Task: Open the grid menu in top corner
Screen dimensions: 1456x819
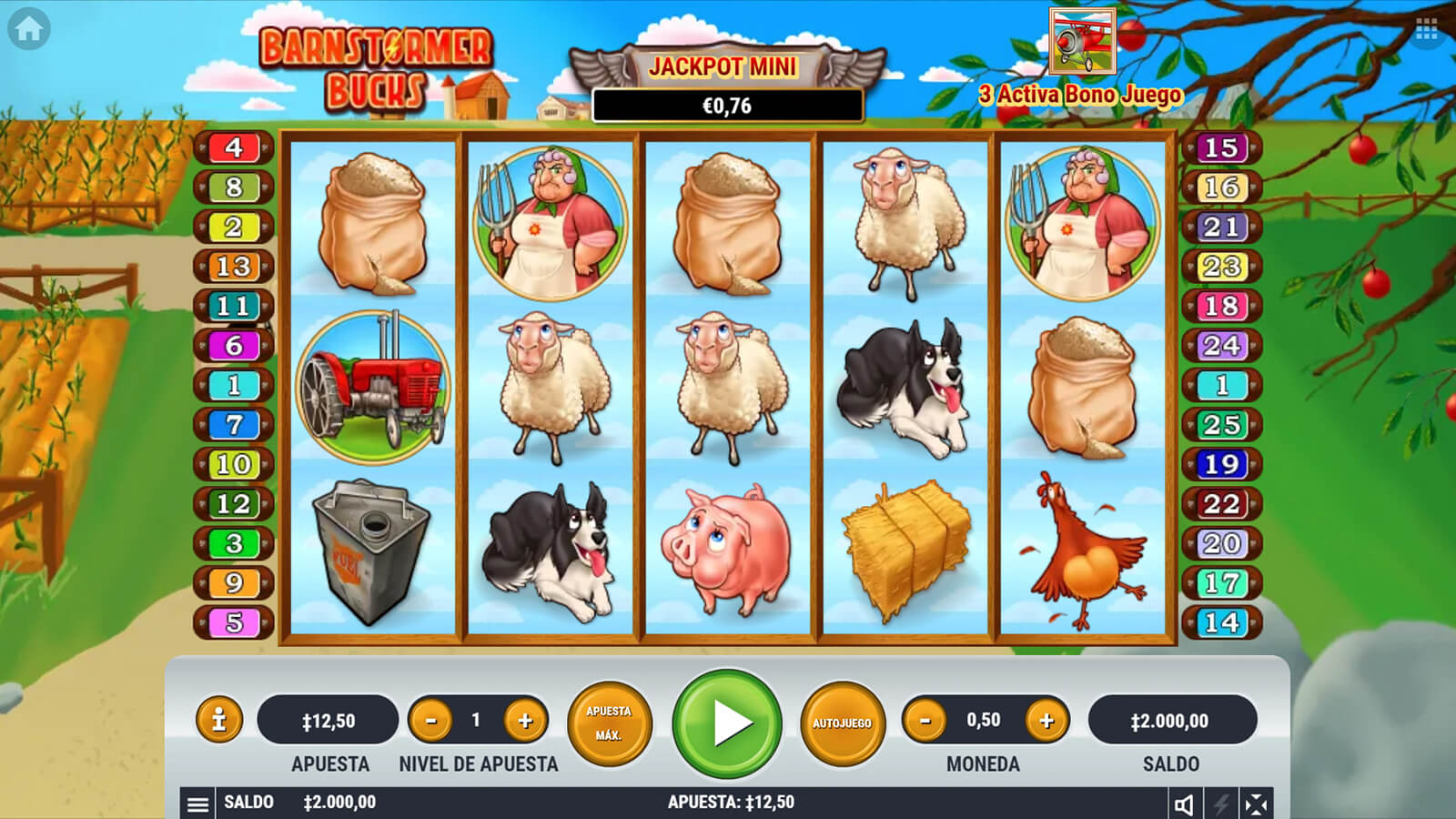Action: [1426, 32]
